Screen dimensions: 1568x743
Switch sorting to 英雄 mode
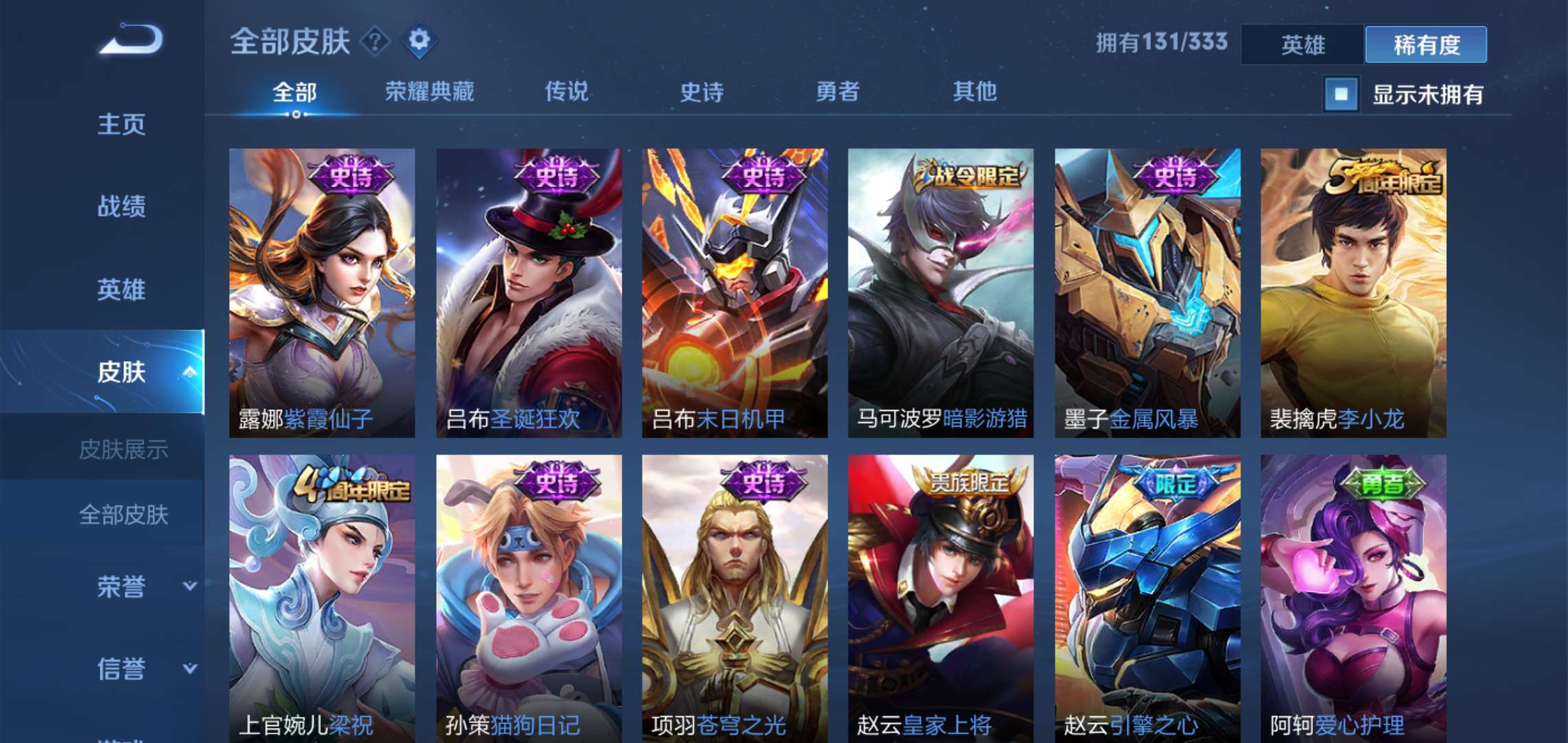click(1302, 43)
